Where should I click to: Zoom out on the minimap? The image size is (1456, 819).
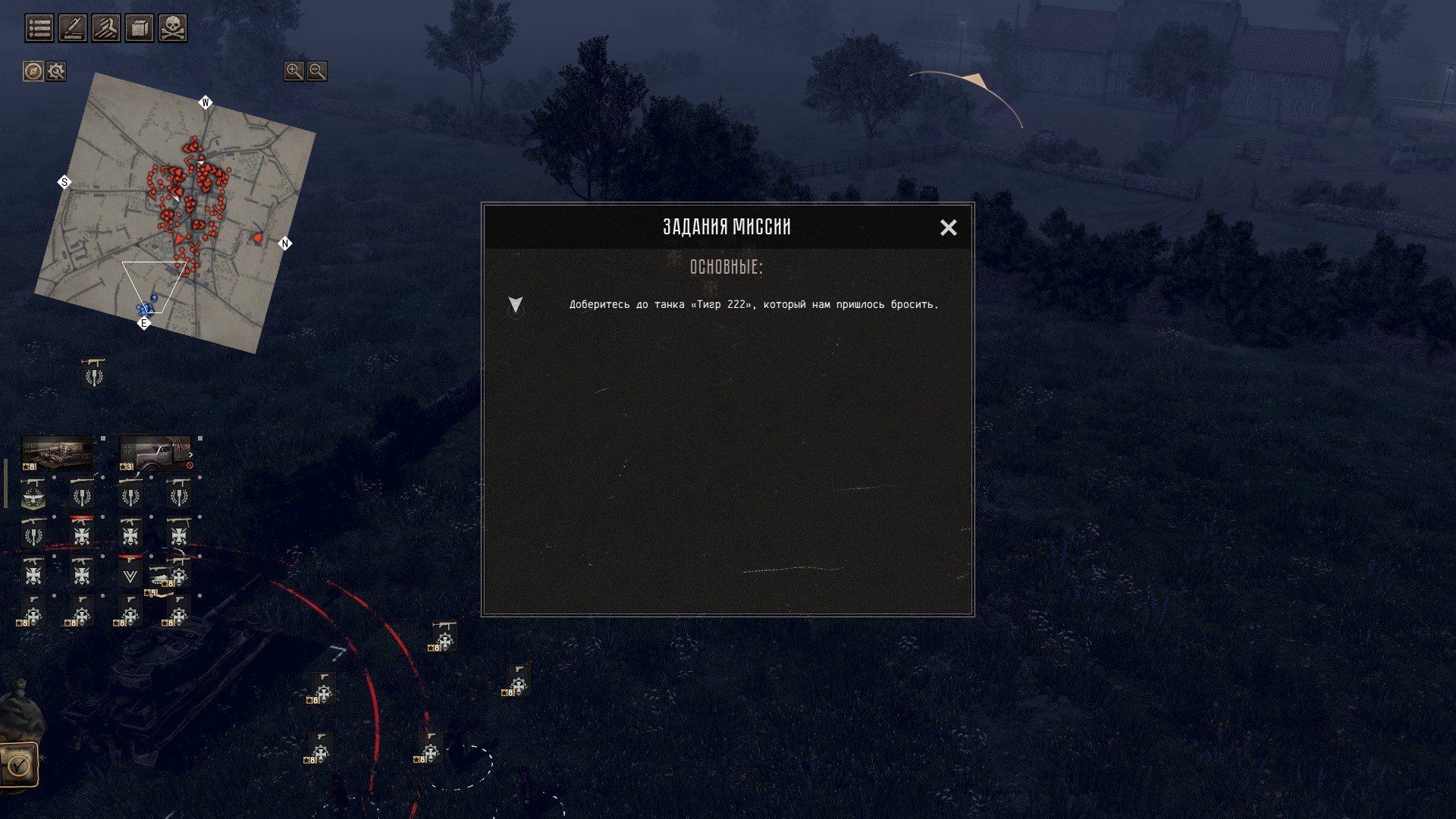[x=317, y=71]
